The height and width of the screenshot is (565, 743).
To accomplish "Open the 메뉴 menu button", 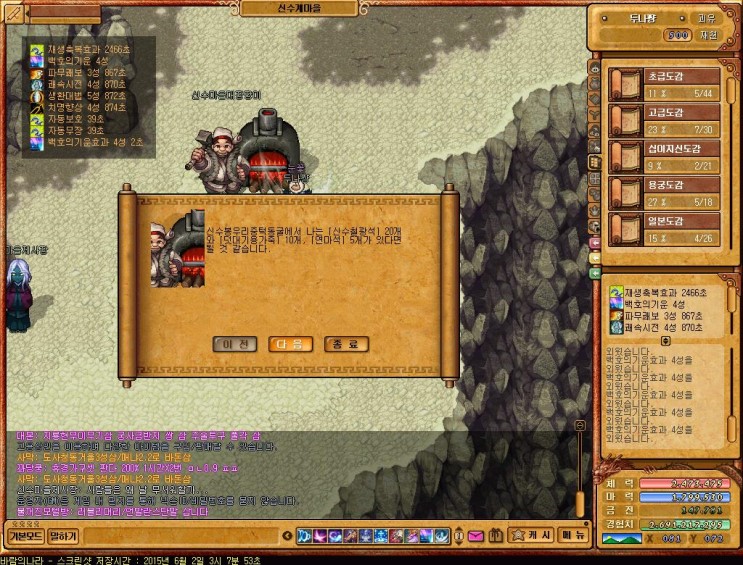I will coord(572,535).
